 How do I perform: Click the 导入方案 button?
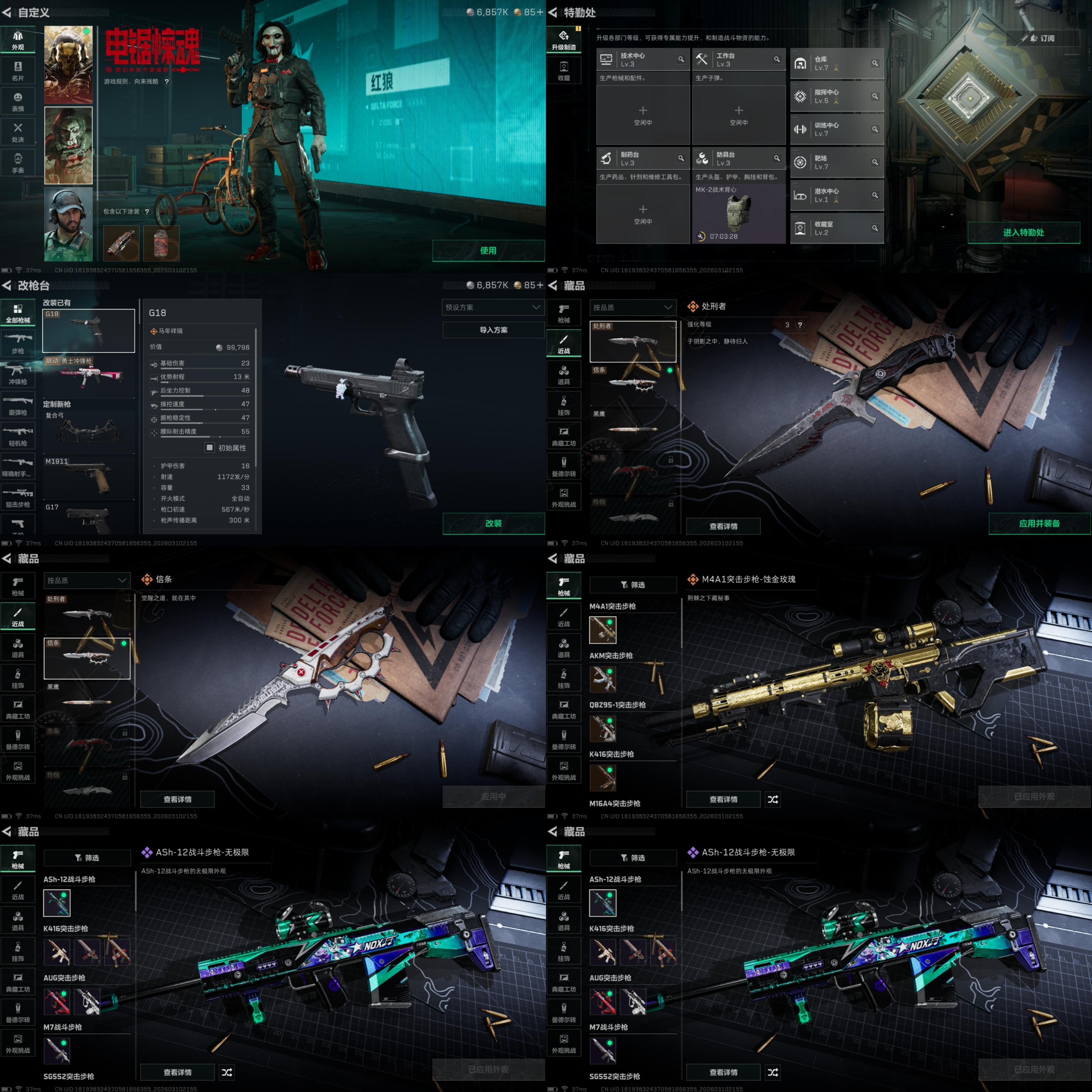(493, 330)
